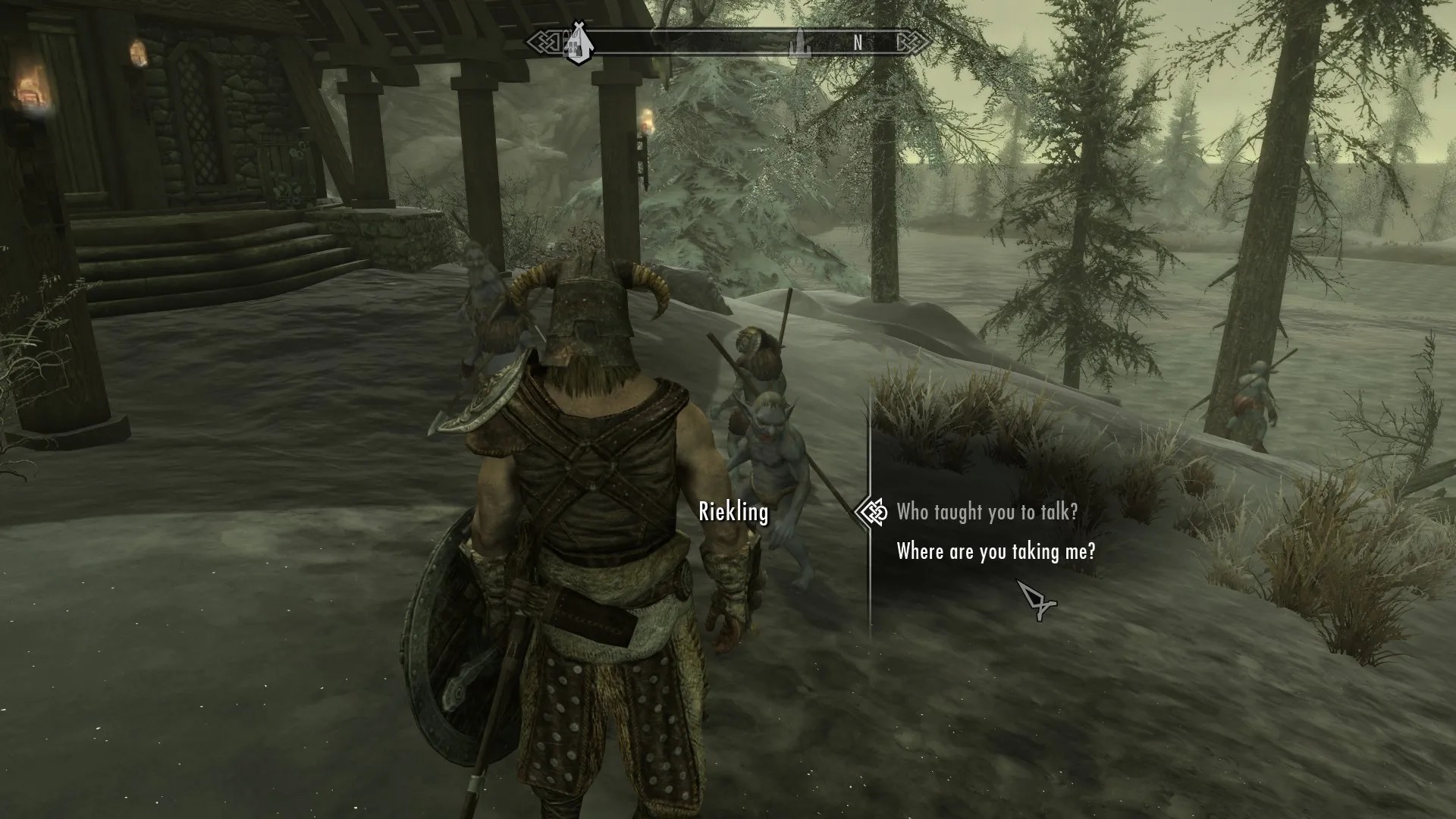Select the "Who taught you to talk?" dialogue option
The width and height of the screenshot is (1456, 819).
pos(987,512)
